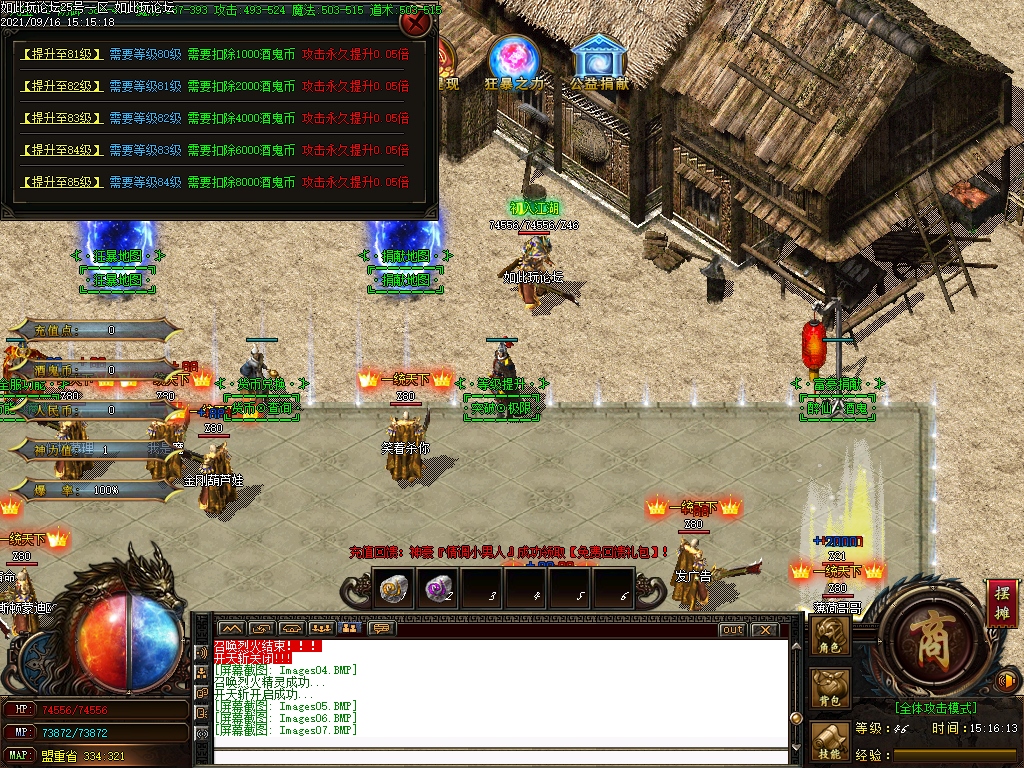
Task: Open the 摆摊 stall button
Action: 1002,603
